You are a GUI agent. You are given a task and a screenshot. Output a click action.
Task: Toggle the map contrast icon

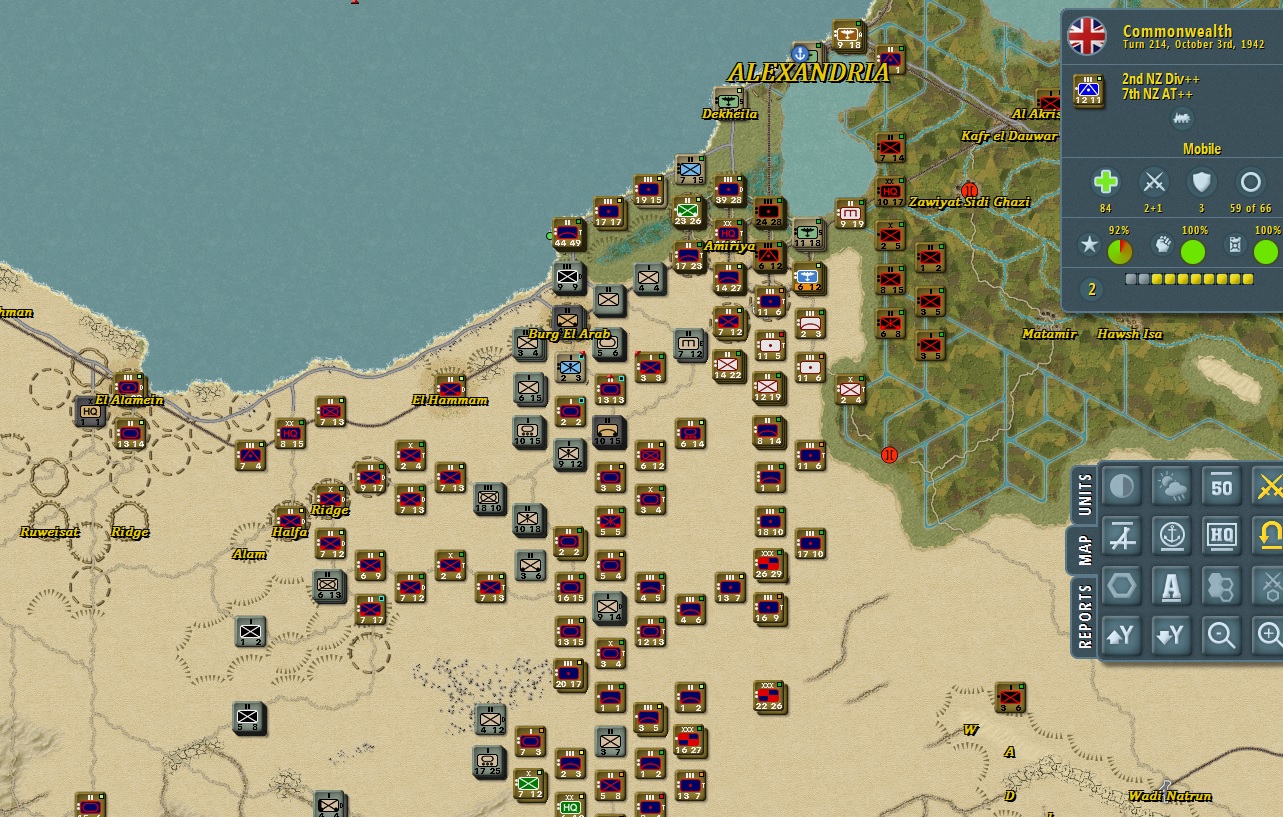[x=1121, y=486]
